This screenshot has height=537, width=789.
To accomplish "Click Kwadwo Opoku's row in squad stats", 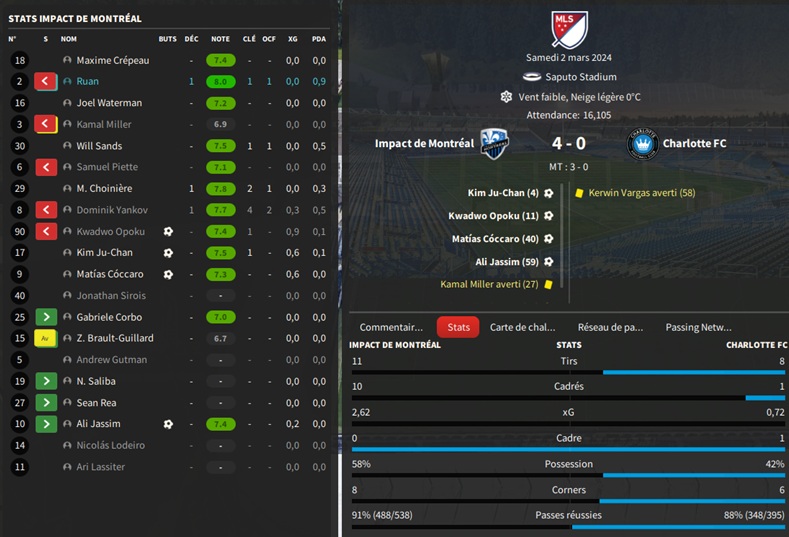I will [x=110, y=232].
